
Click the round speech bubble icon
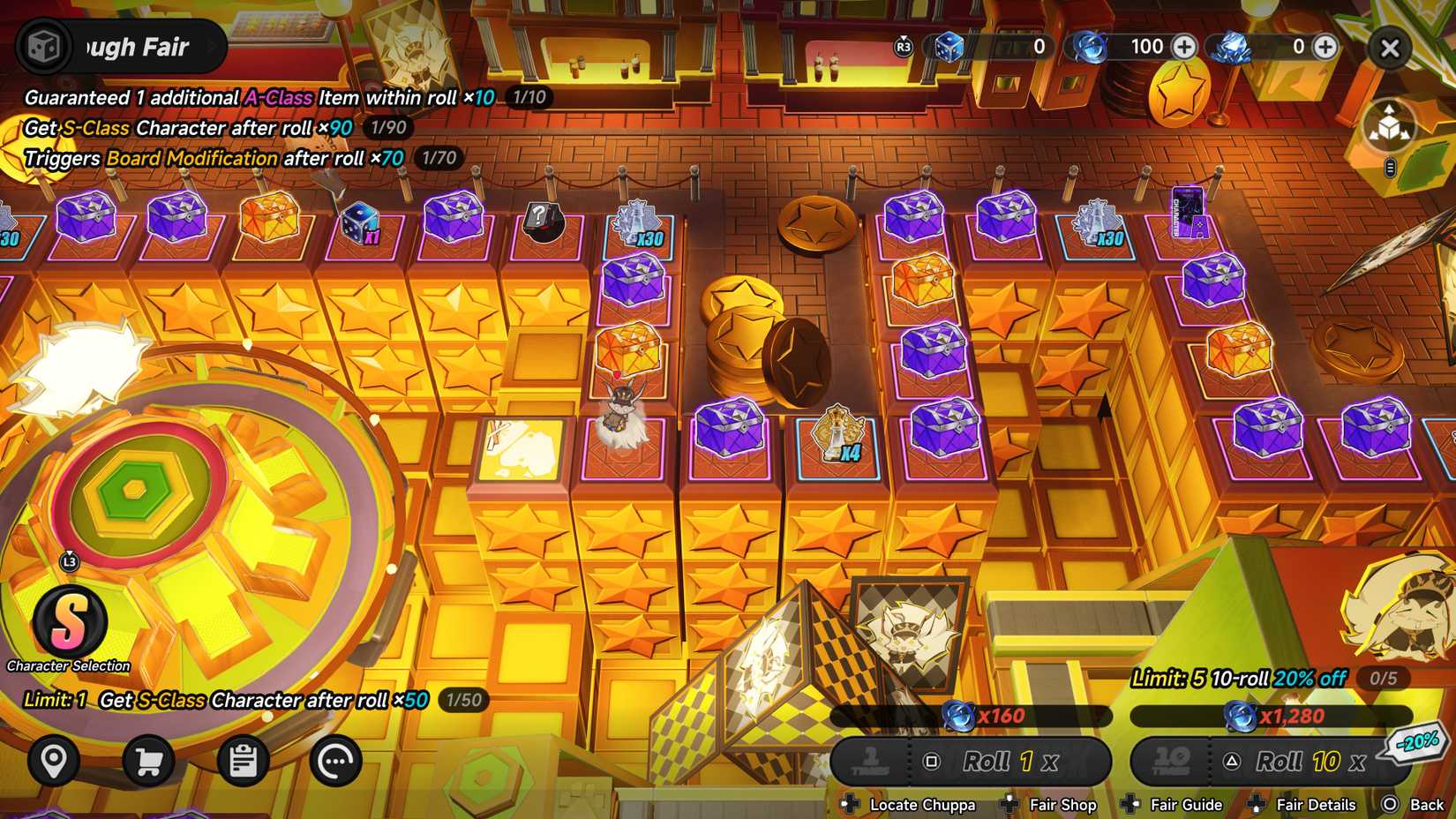point(336,760)
